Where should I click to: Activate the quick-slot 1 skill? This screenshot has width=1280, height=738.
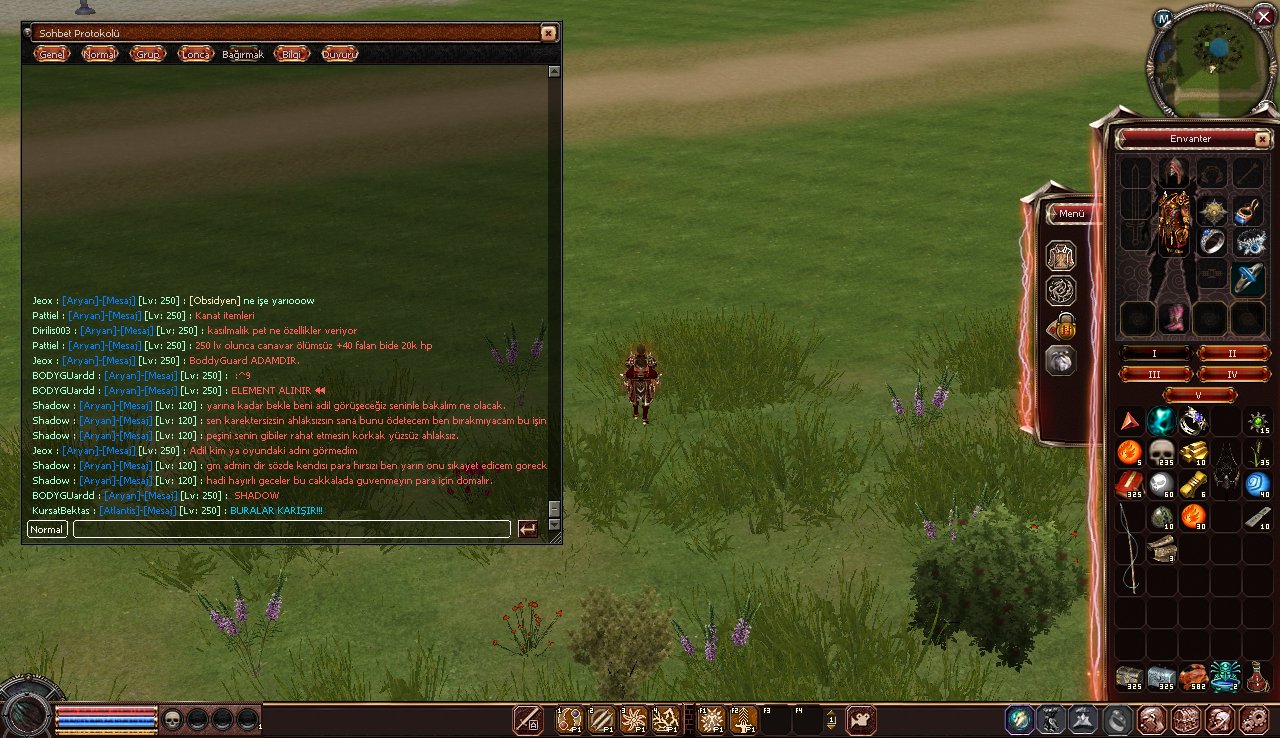570,719
